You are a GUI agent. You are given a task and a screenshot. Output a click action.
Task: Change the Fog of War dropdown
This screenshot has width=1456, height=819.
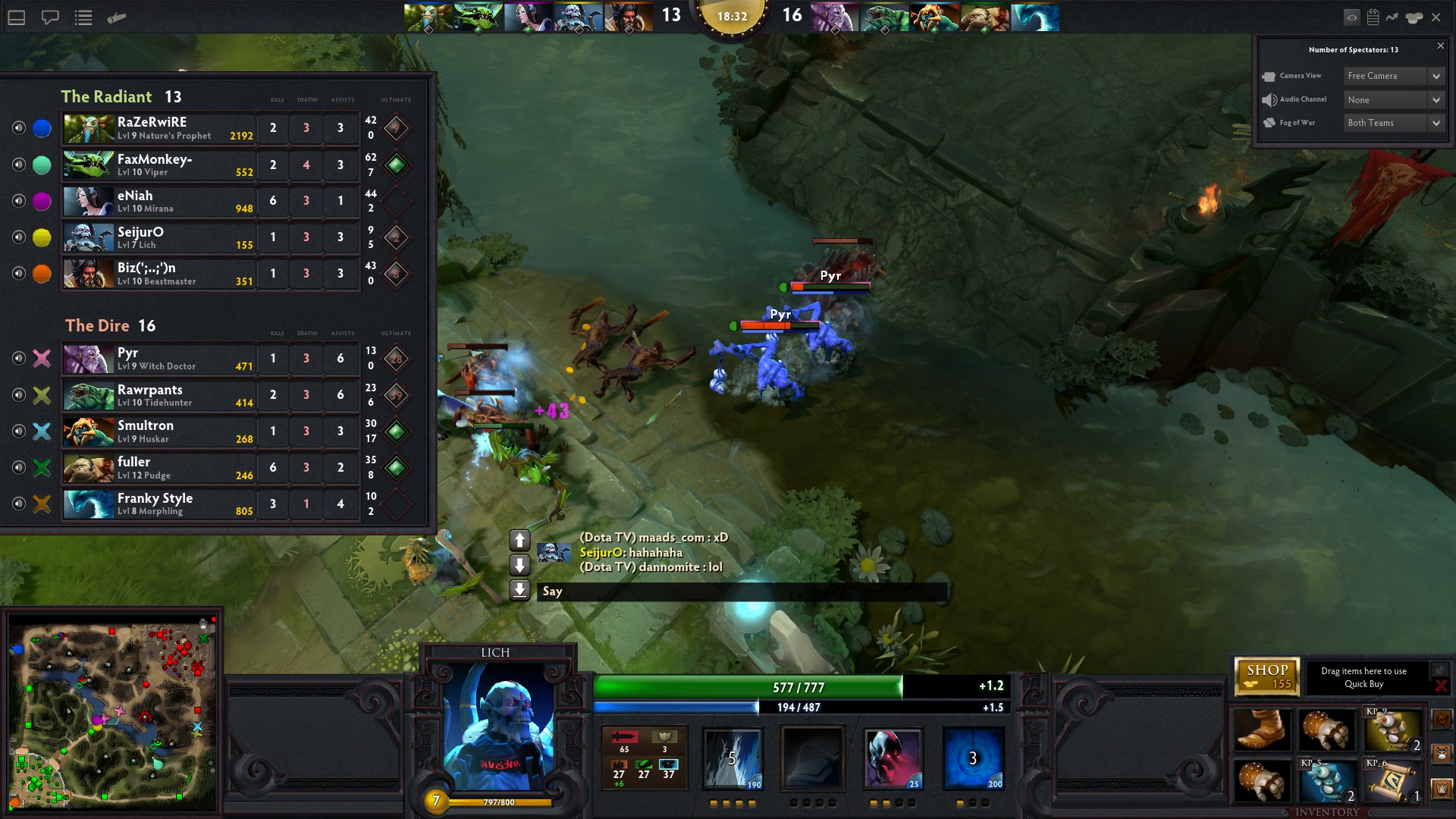click(1394, 123)
